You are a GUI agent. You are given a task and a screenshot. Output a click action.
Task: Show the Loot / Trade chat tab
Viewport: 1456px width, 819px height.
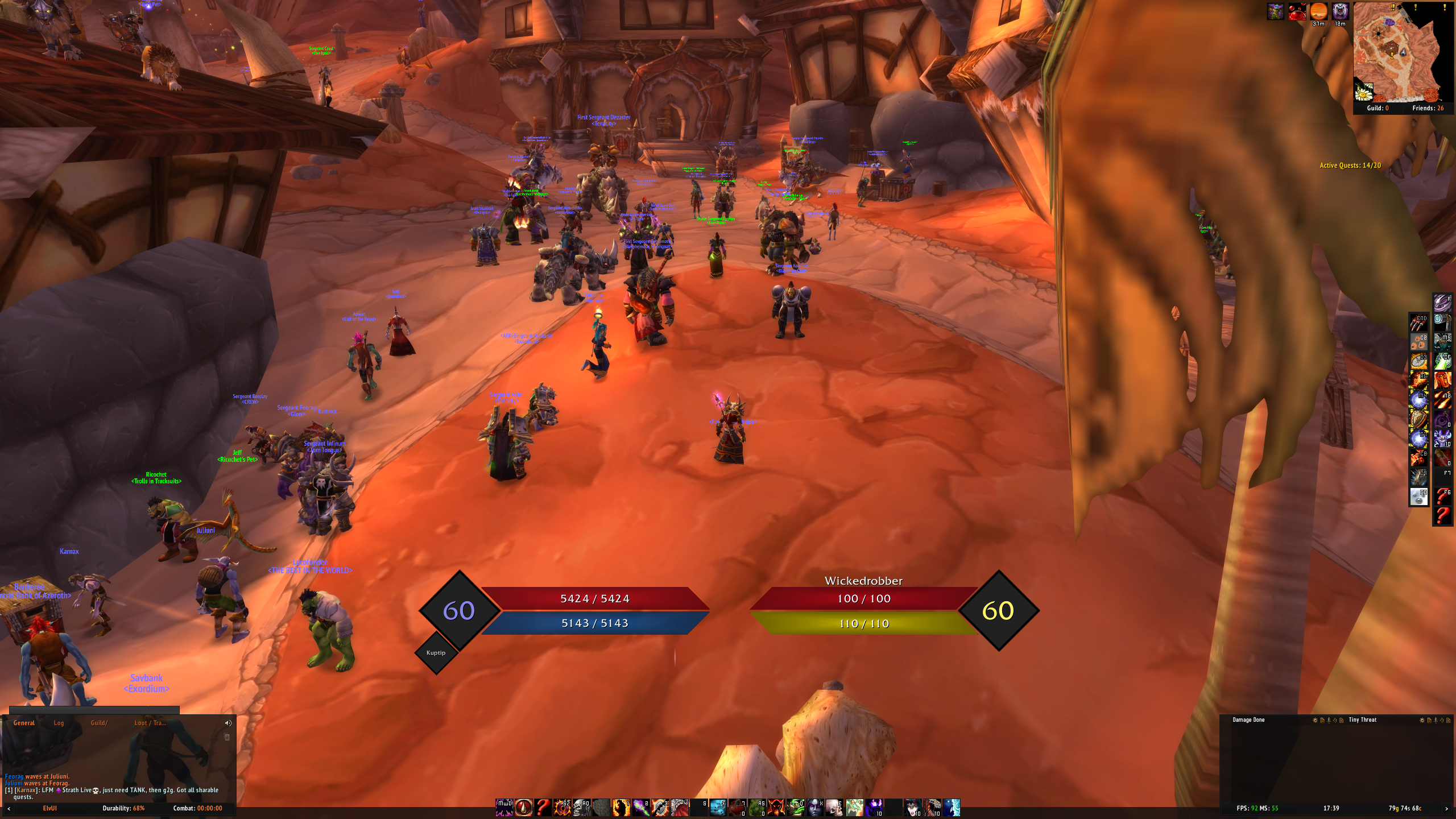150,723
